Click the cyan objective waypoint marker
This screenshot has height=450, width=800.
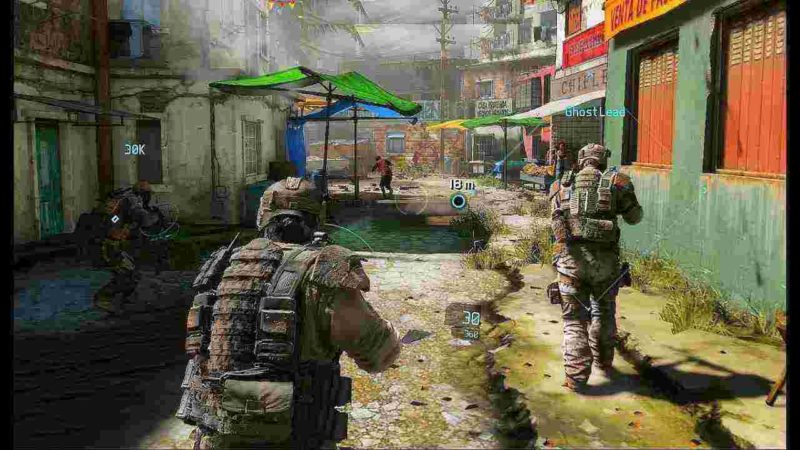coord(458,201)
